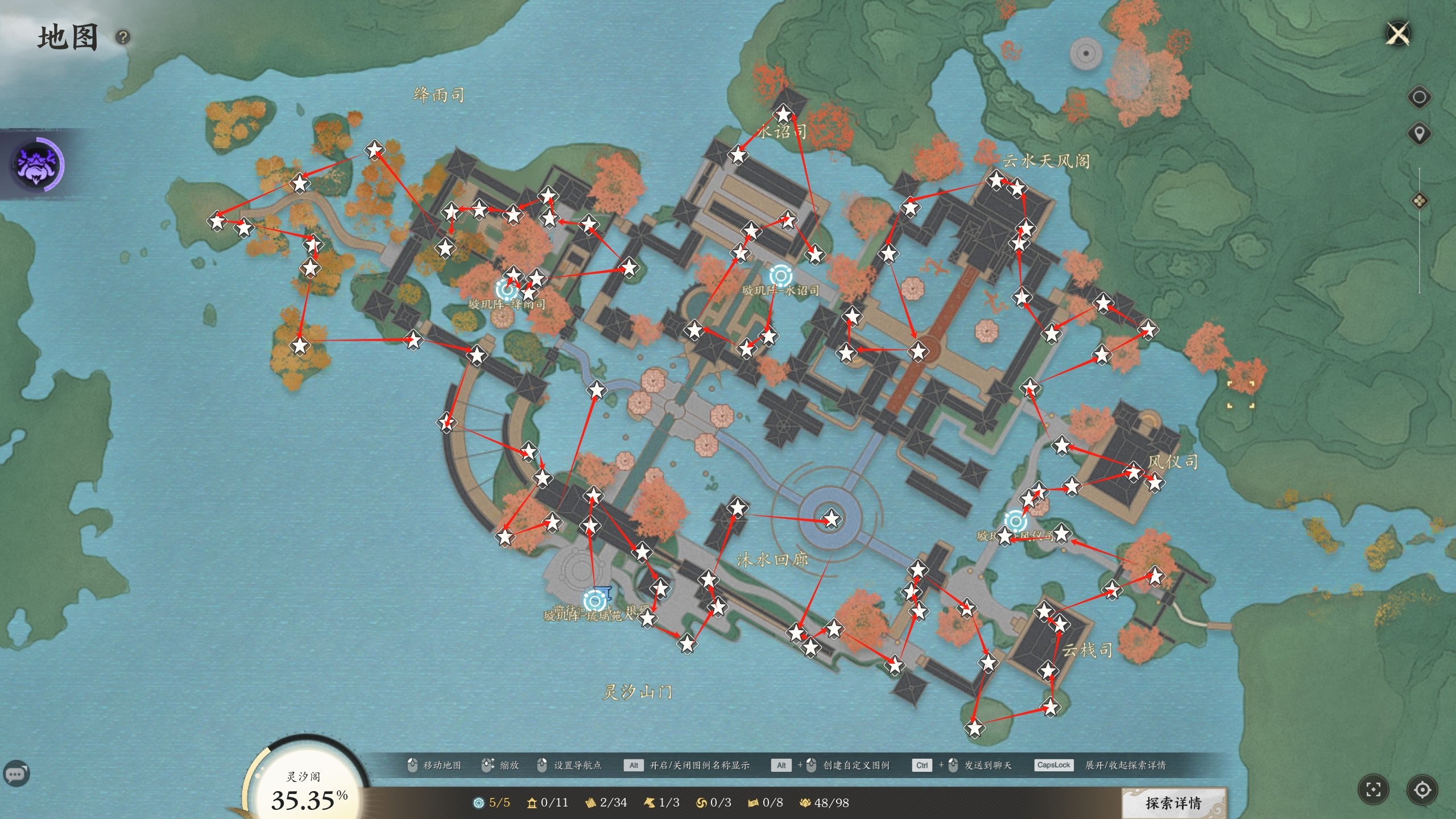Select the 璇玑阵-绛雨司 teleport waypoint
The image size is (1456, 819).
(x=506, y=289)
